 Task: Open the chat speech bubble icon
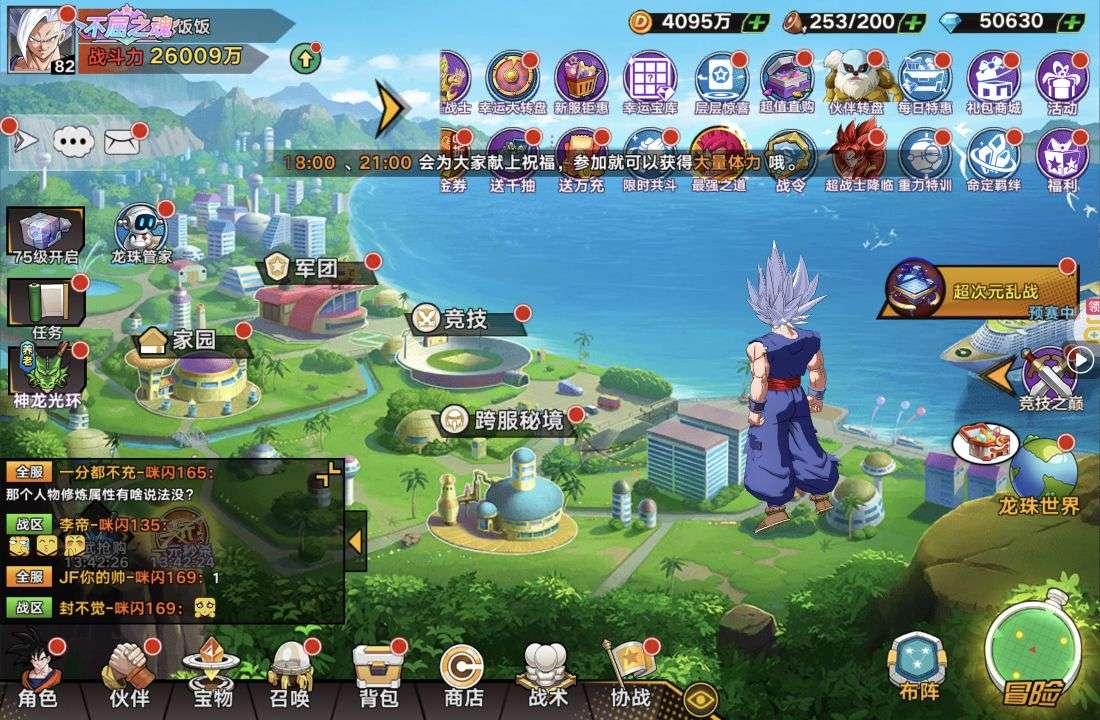[72, 142]
